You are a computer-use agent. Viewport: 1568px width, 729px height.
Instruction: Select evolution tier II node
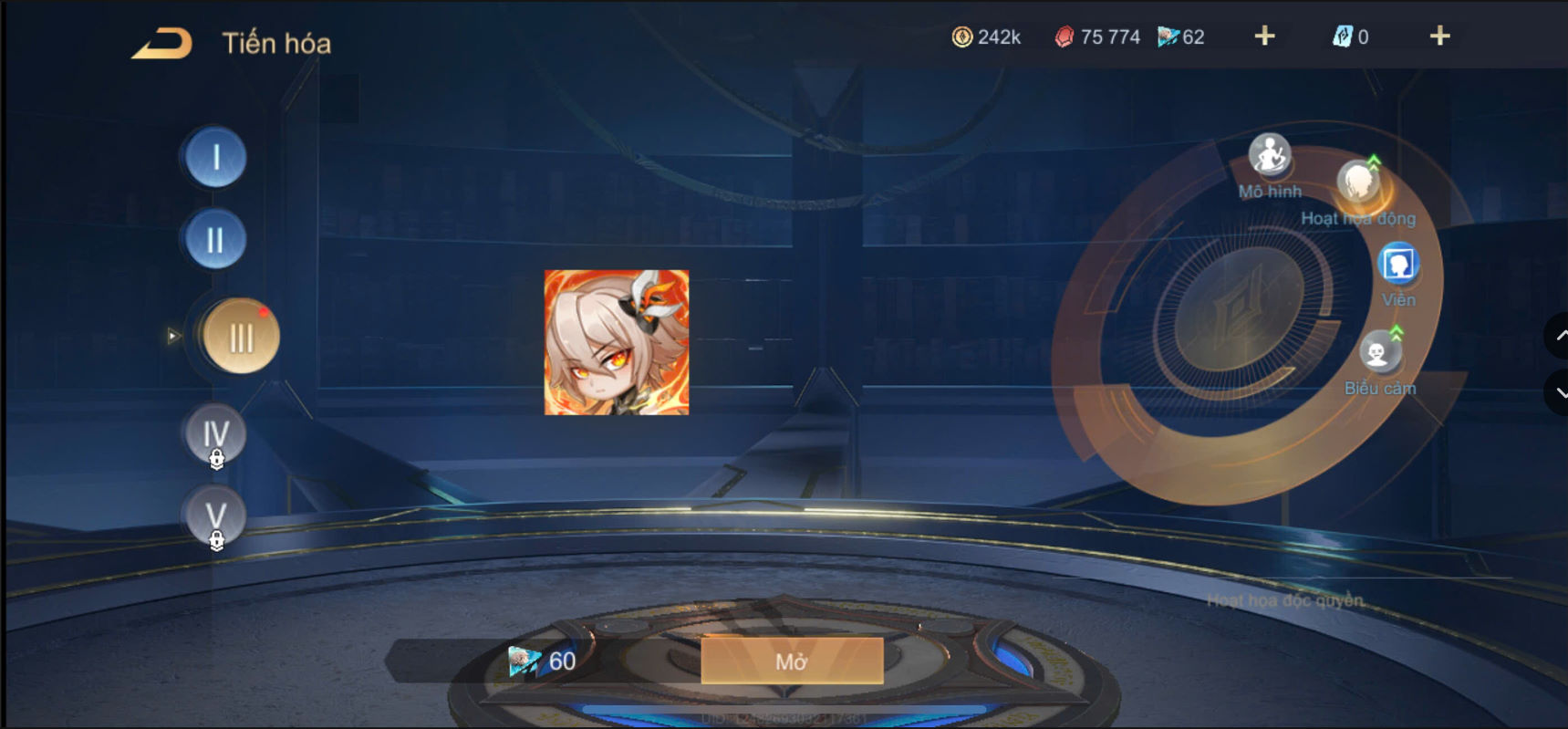[x=215, y=239]
